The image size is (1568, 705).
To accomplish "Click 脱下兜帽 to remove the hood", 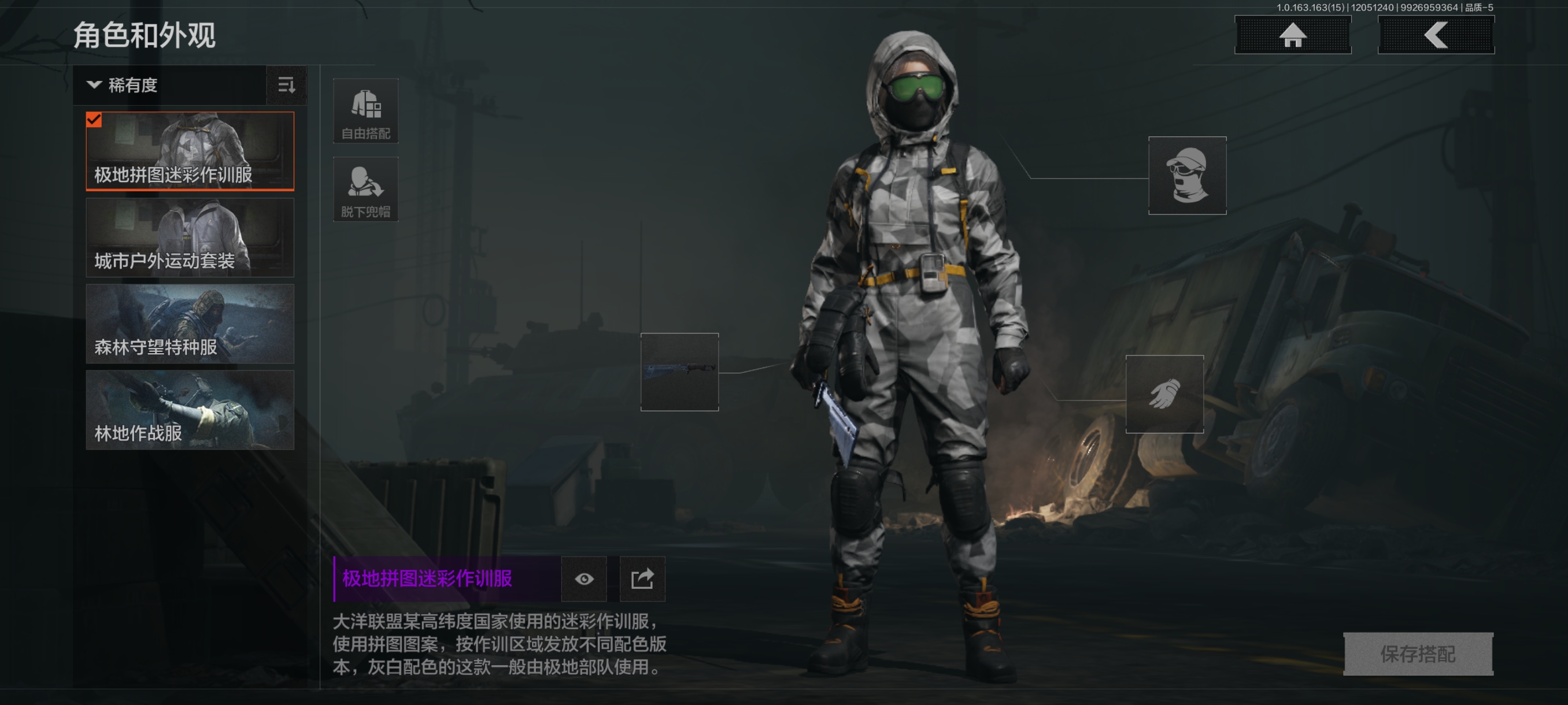I will coord(365,189).
